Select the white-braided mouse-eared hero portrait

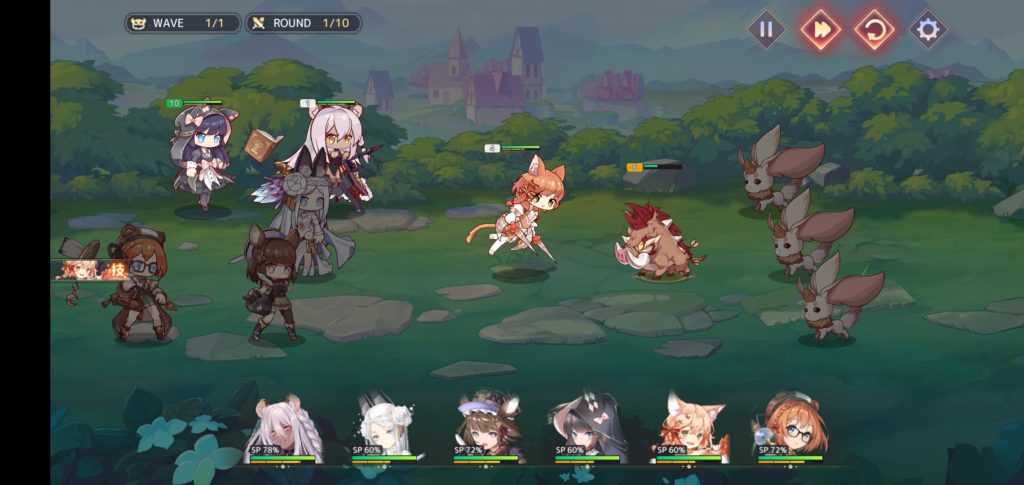point(283,430)
